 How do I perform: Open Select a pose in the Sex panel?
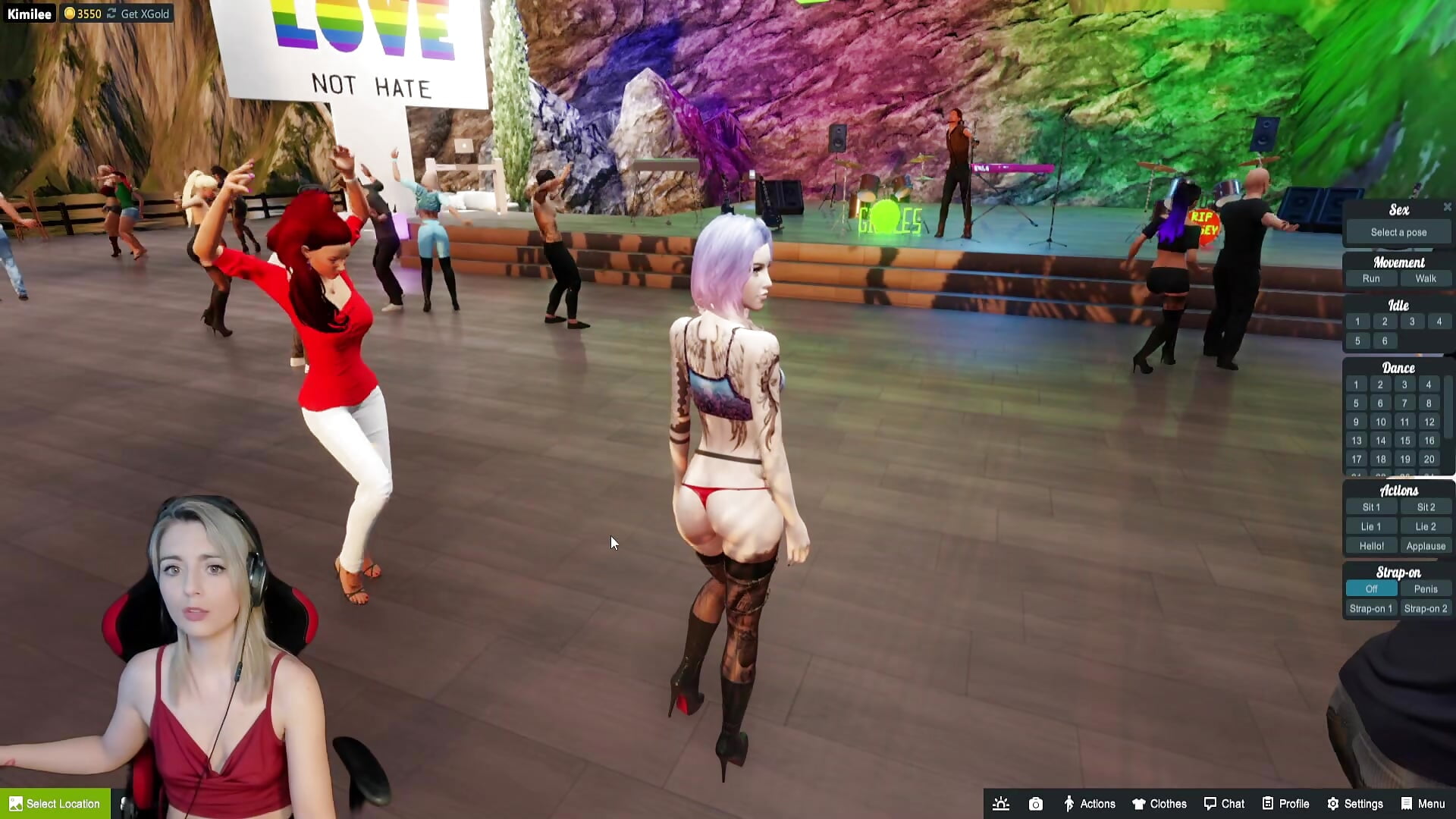click(x=1398, y=231)
